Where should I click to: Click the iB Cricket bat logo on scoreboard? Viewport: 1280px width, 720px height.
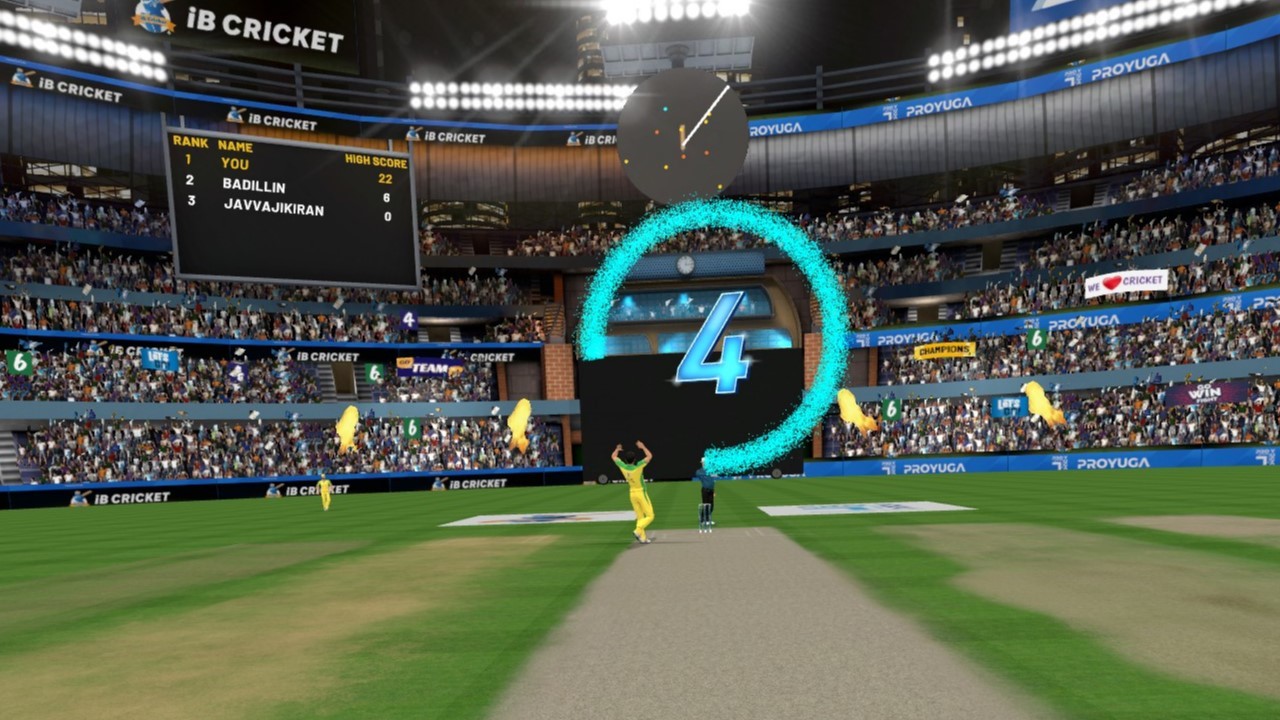[x=235, y=115]
